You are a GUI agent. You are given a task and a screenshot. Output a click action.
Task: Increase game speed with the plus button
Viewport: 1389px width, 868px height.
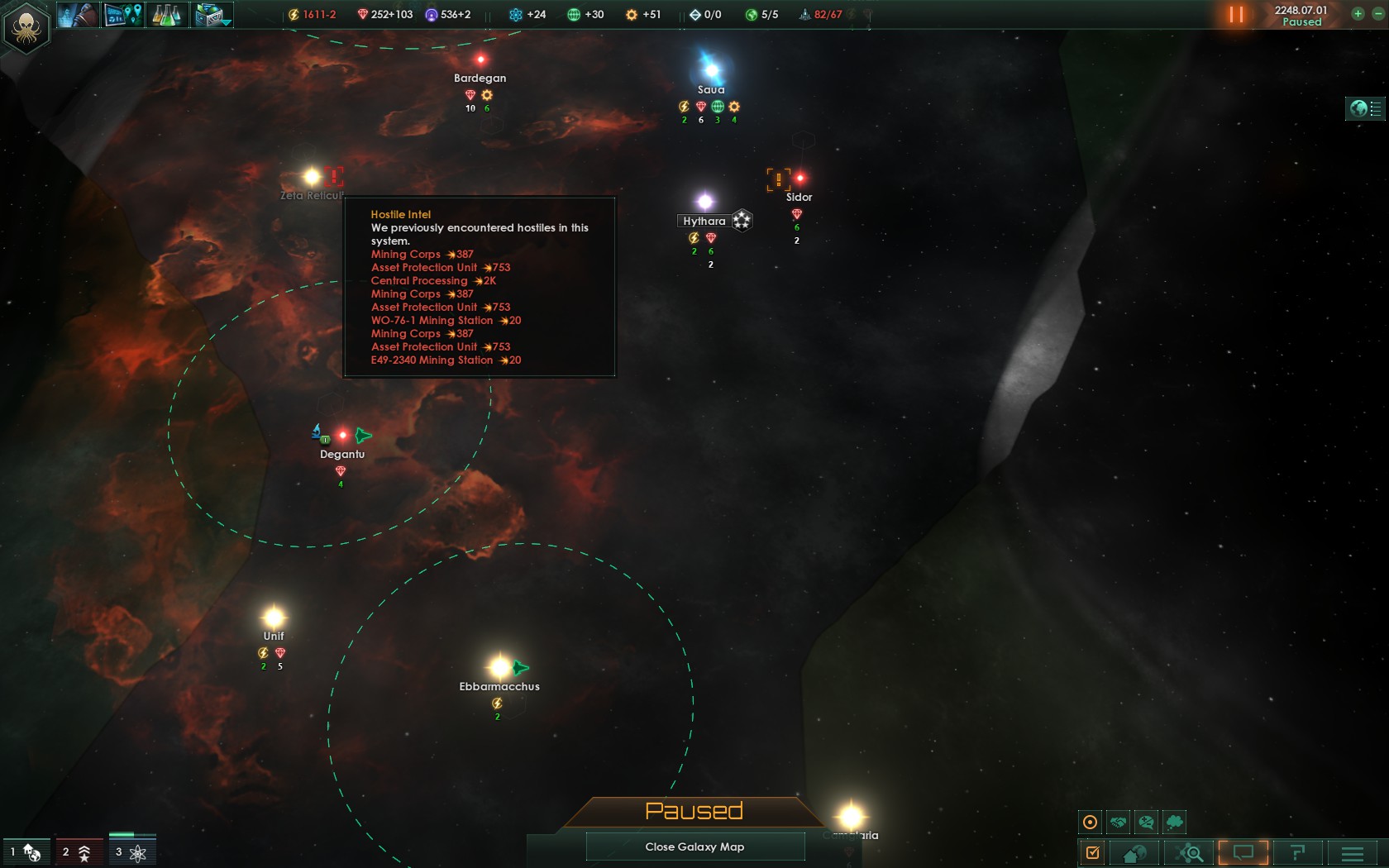1358,14
